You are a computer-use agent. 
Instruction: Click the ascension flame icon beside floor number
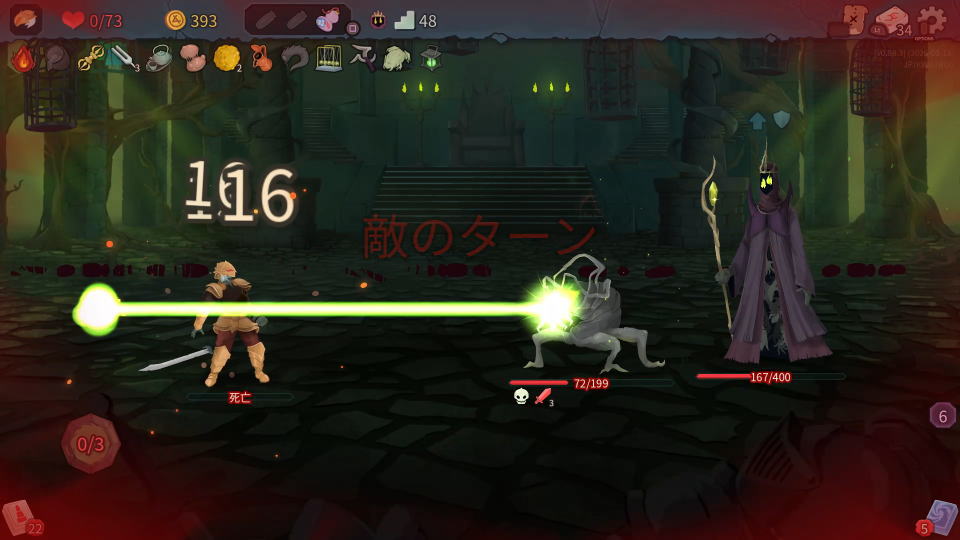click(379, 20)
